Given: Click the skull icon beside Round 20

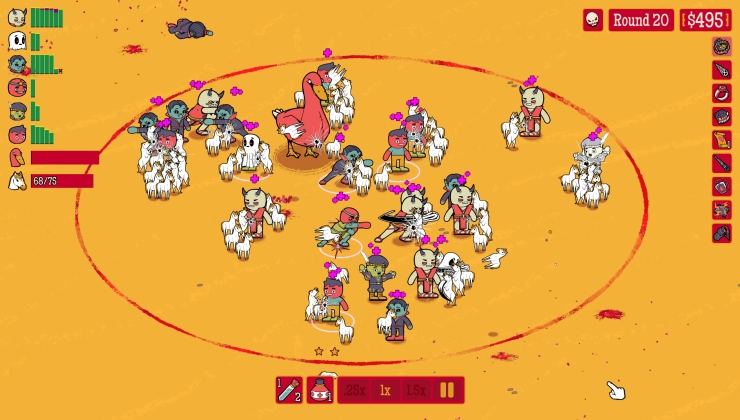Looking at the screenshot, I should click(593, 20).
